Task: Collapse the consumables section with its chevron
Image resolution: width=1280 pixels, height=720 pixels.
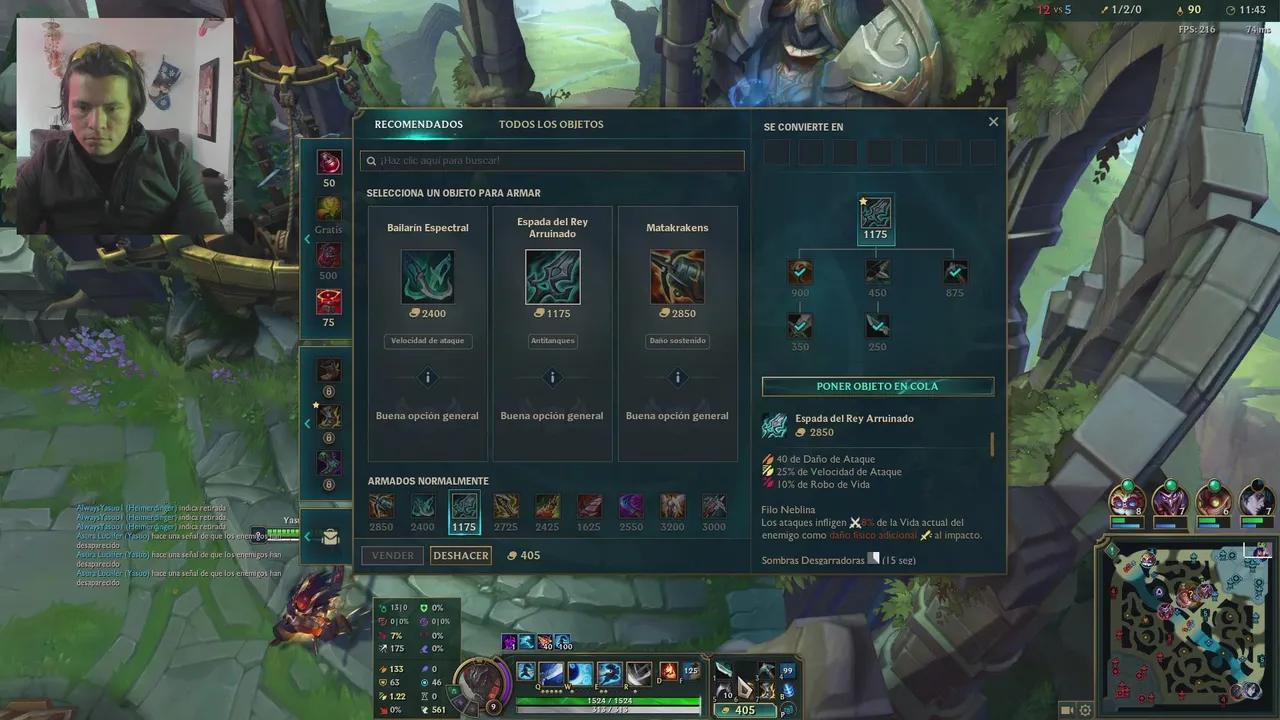Action: pyautogui.click(x=307, y=239)
